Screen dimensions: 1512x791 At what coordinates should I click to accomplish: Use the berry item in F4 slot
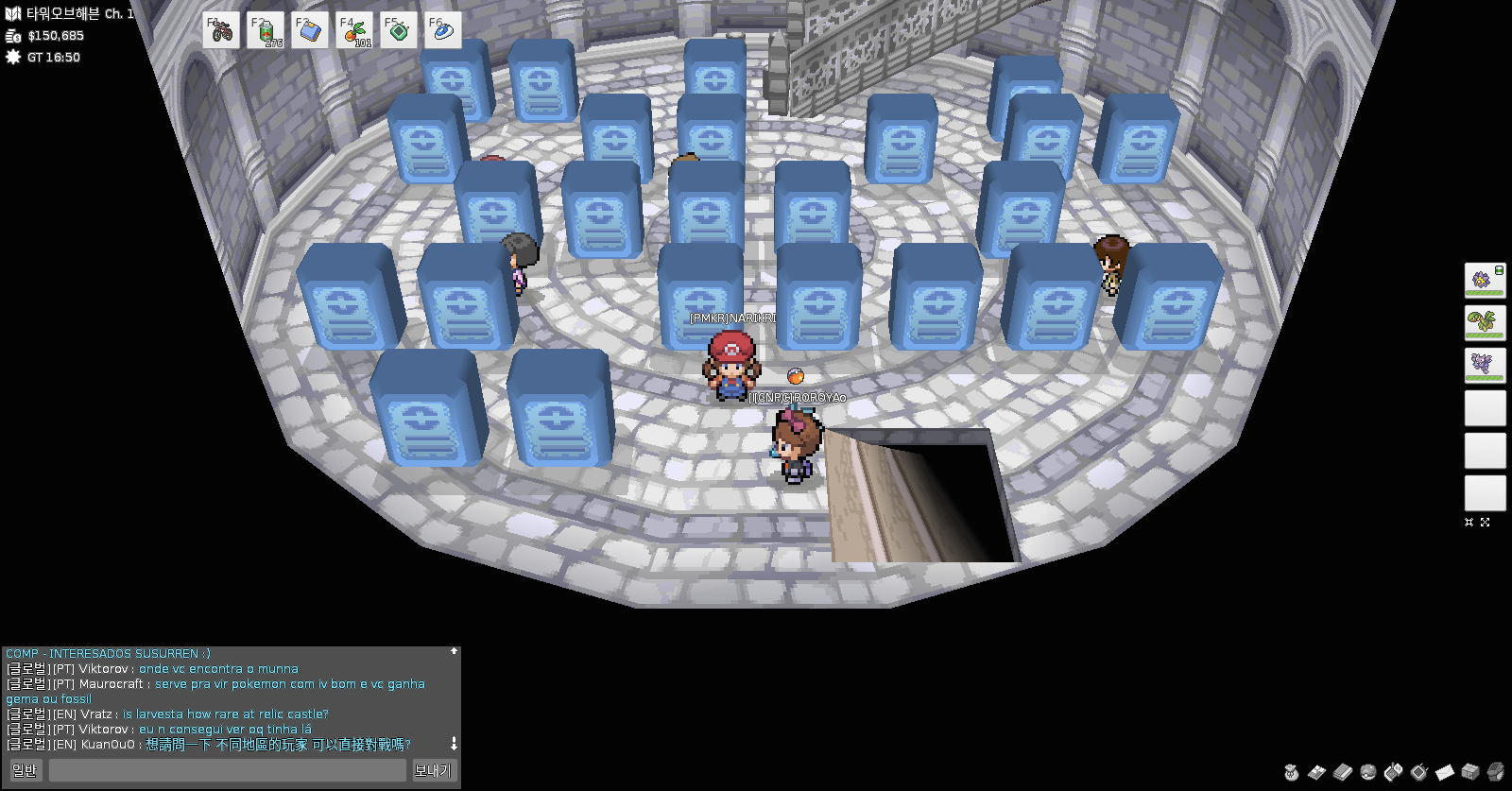point(354,31)
